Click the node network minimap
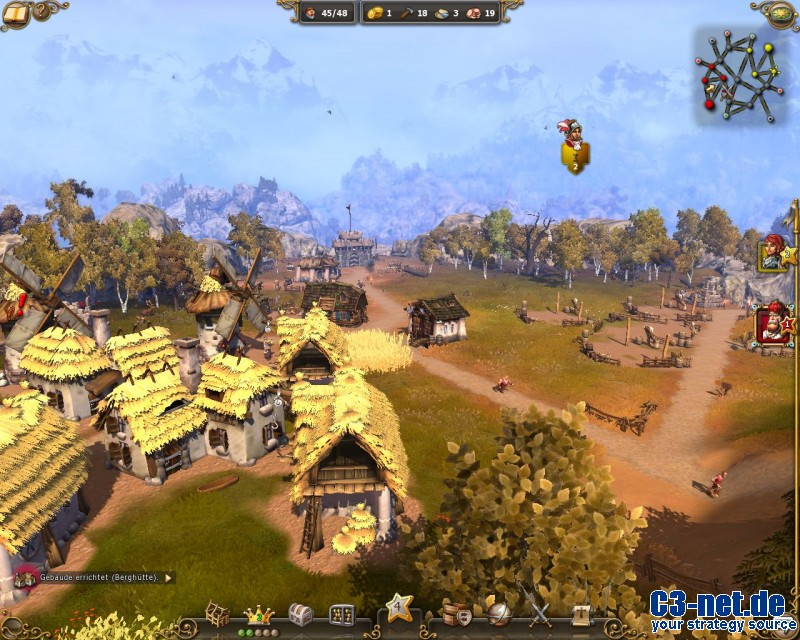 [x=740, y=73]
